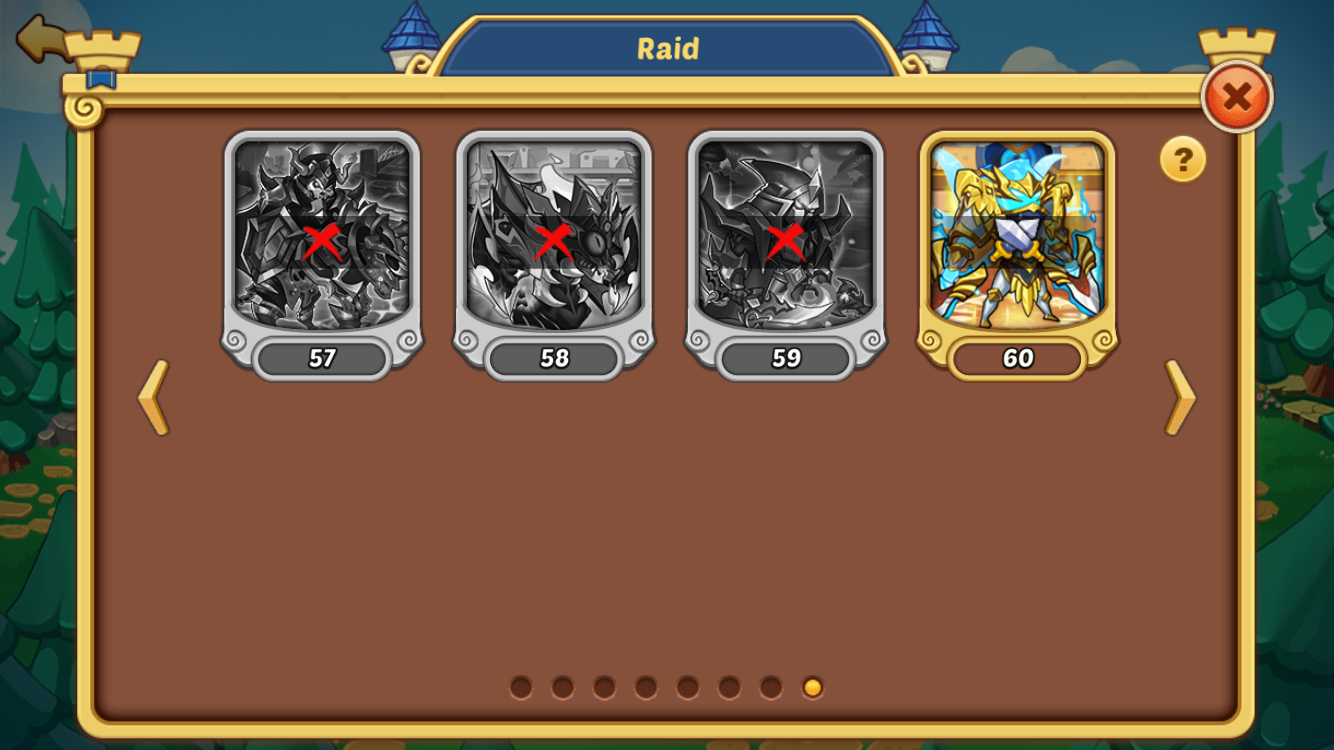Select the fifth pagination dot
The image size is (1334, 750).
687,687
